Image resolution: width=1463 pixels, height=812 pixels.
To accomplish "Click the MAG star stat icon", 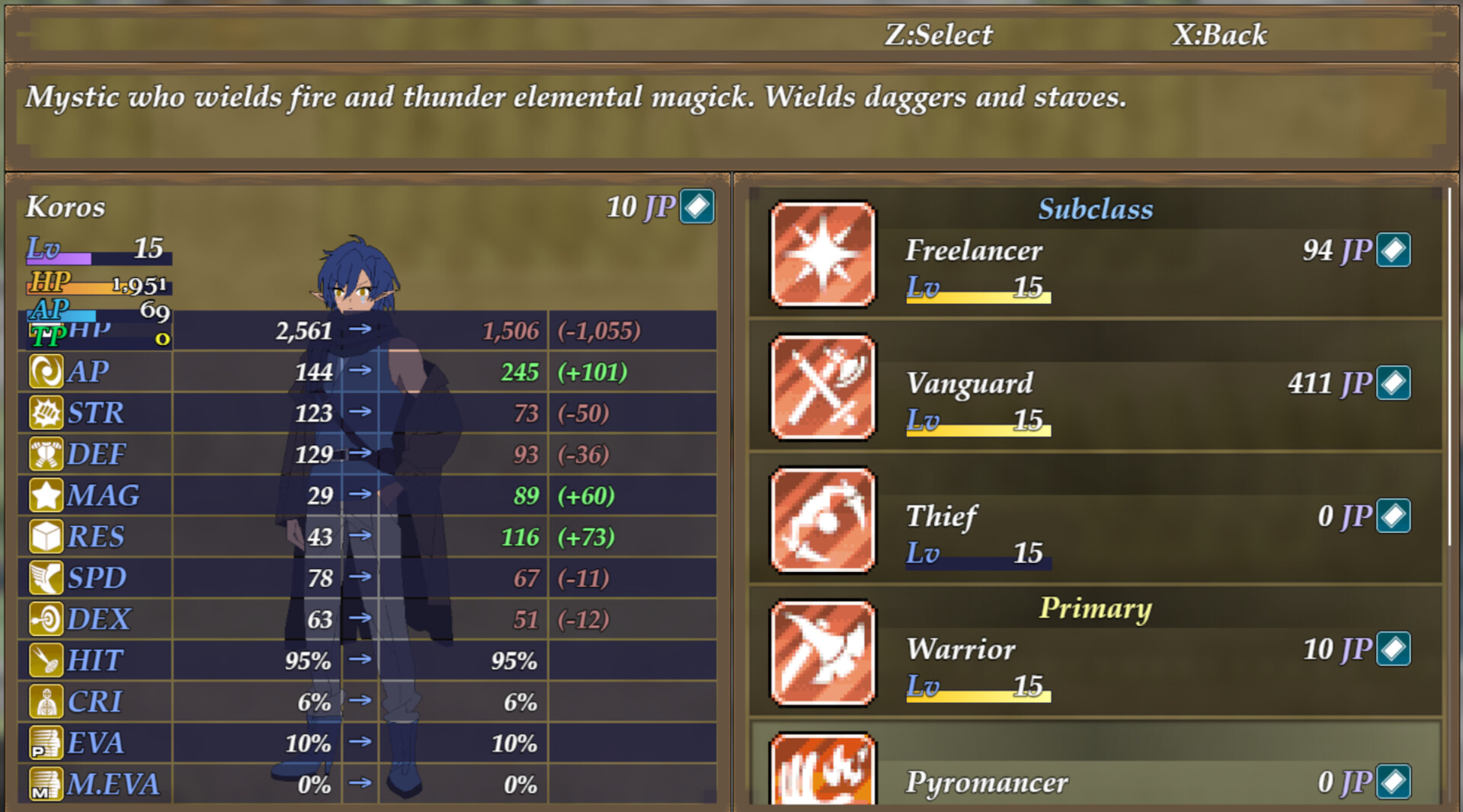I will 48,495.
